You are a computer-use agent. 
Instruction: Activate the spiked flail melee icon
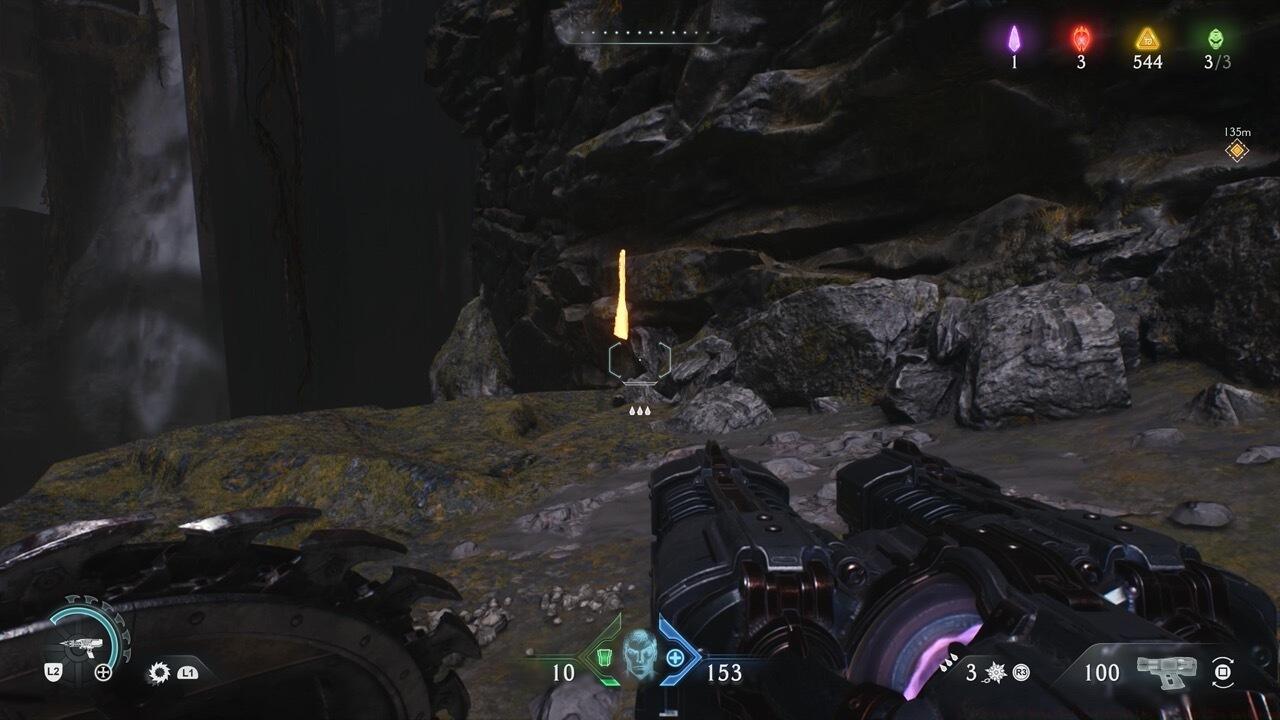[x=997, y=673]
